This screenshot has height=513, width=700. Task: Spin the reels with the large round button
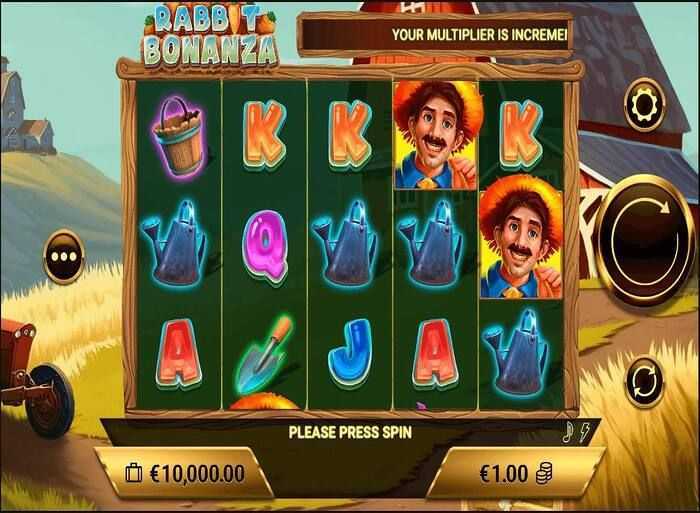pos(645,232)
